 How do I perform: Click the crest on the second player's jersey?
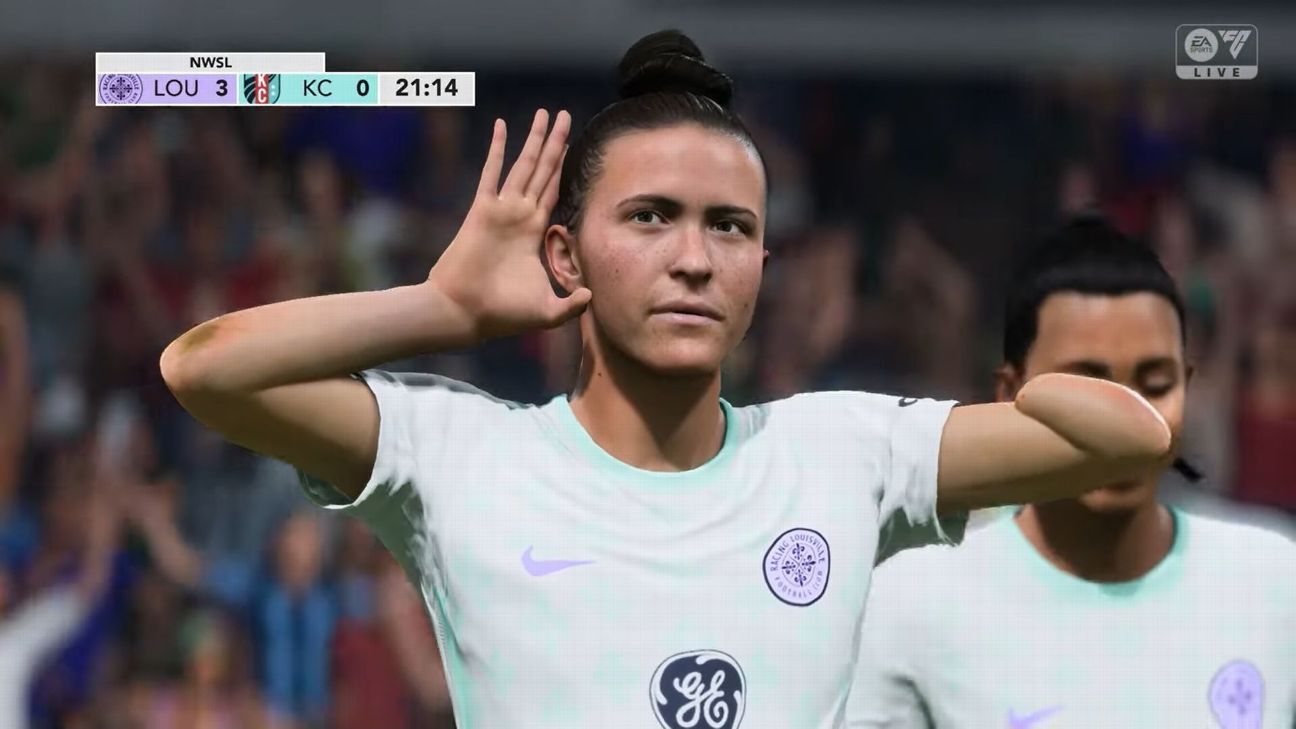(x=1241, y=682)
